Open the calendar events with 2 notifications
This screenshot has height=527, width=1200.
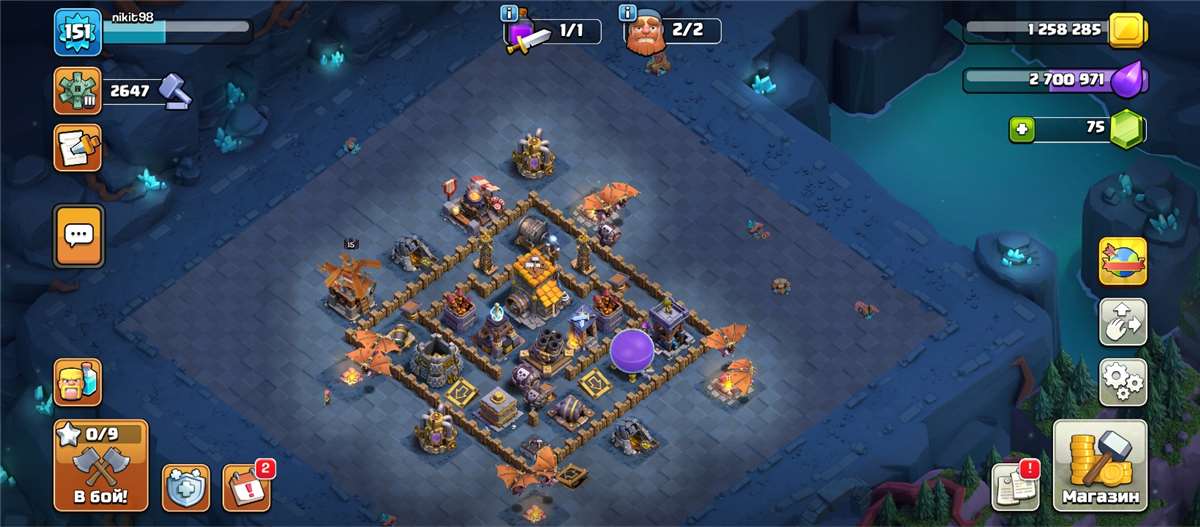[x=245, y=486]
